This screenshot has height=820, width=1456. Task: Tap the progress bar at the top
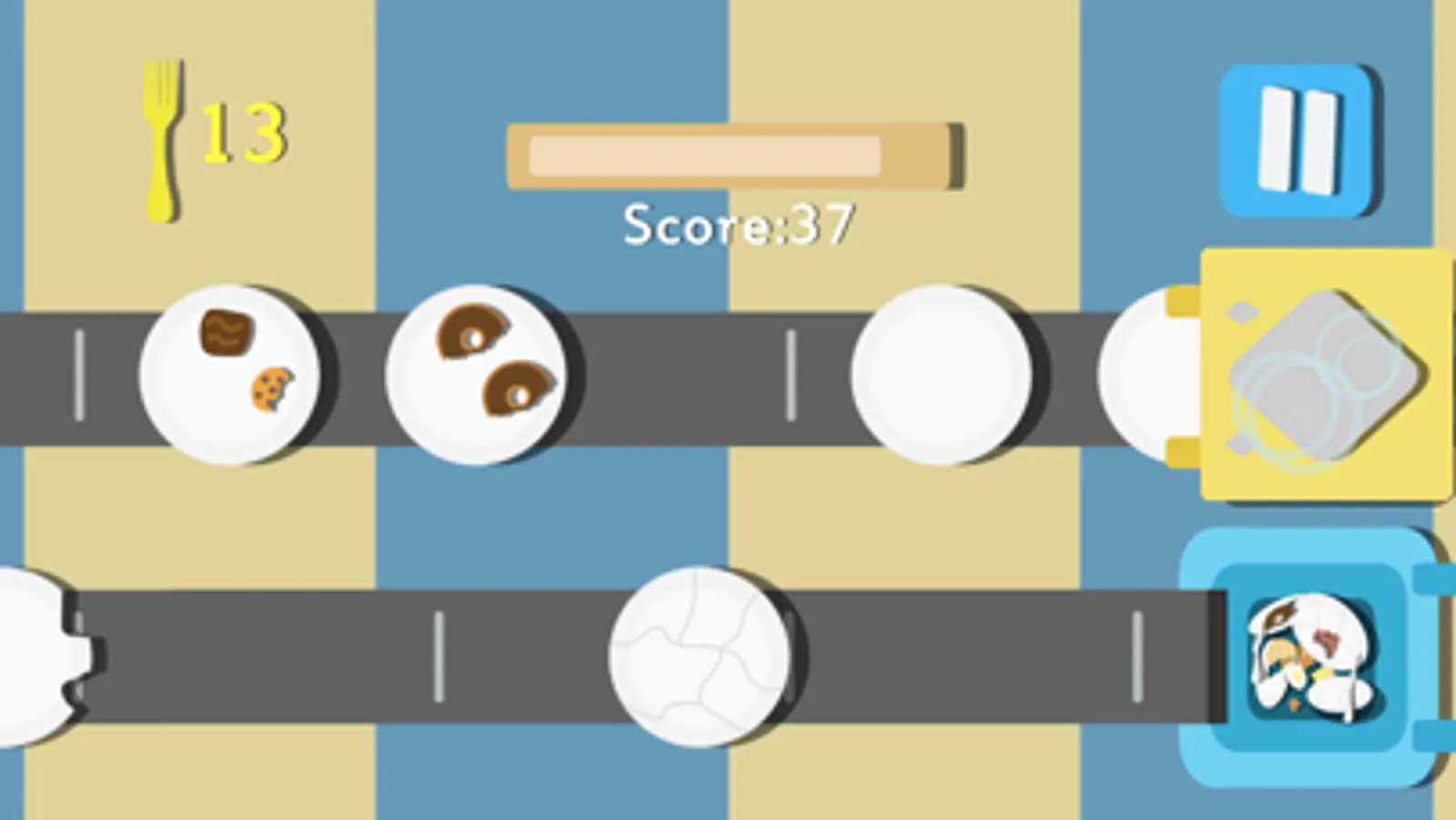coord(733,155)
